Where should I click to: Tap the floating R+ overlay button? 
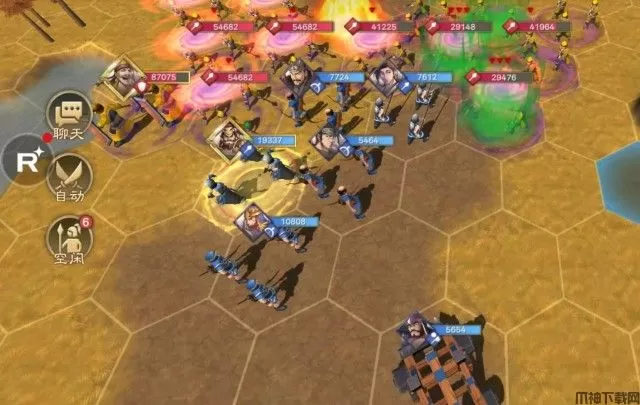coord(22,161)
